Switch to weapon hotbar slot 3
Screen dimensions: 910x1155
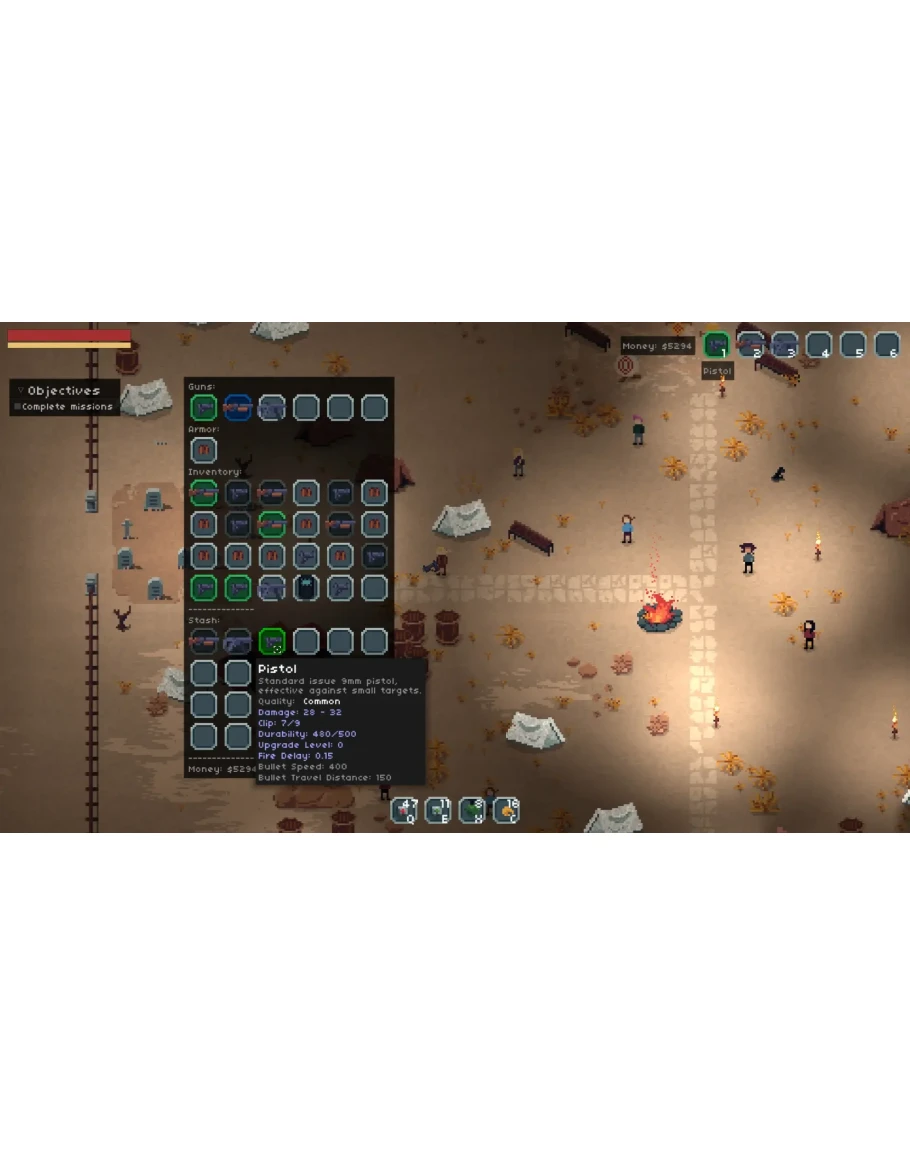(784, 345)
